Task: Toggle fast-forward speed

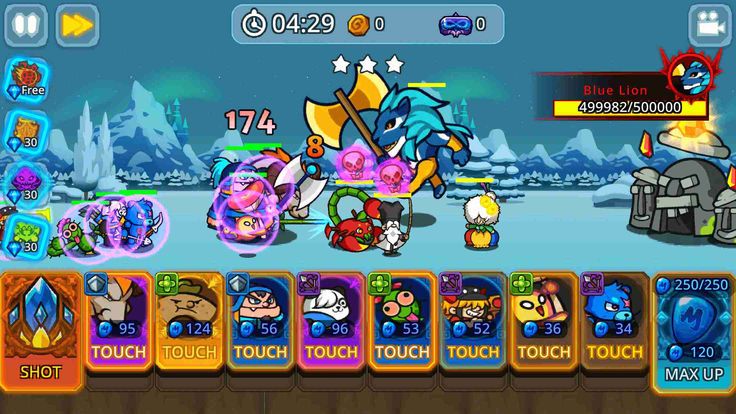Action: pos(76,26)
